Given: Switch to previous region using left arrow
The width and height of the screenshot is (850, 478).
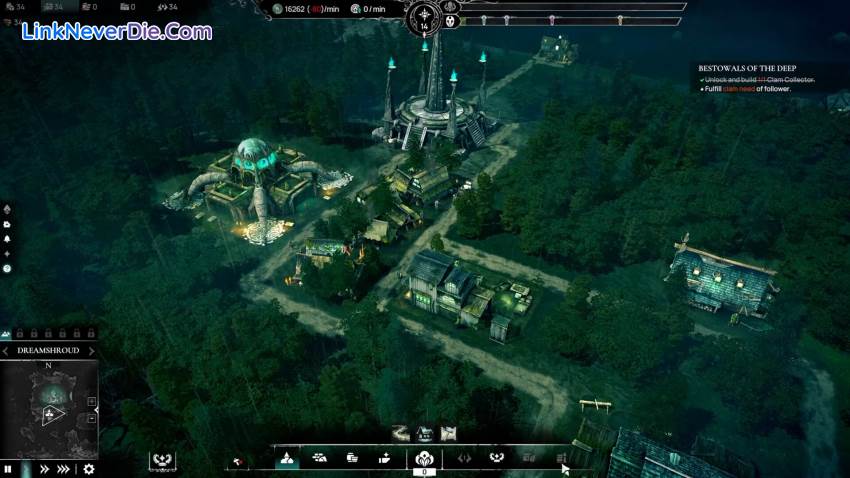Looking at the screenshot, I should (7, 351).
